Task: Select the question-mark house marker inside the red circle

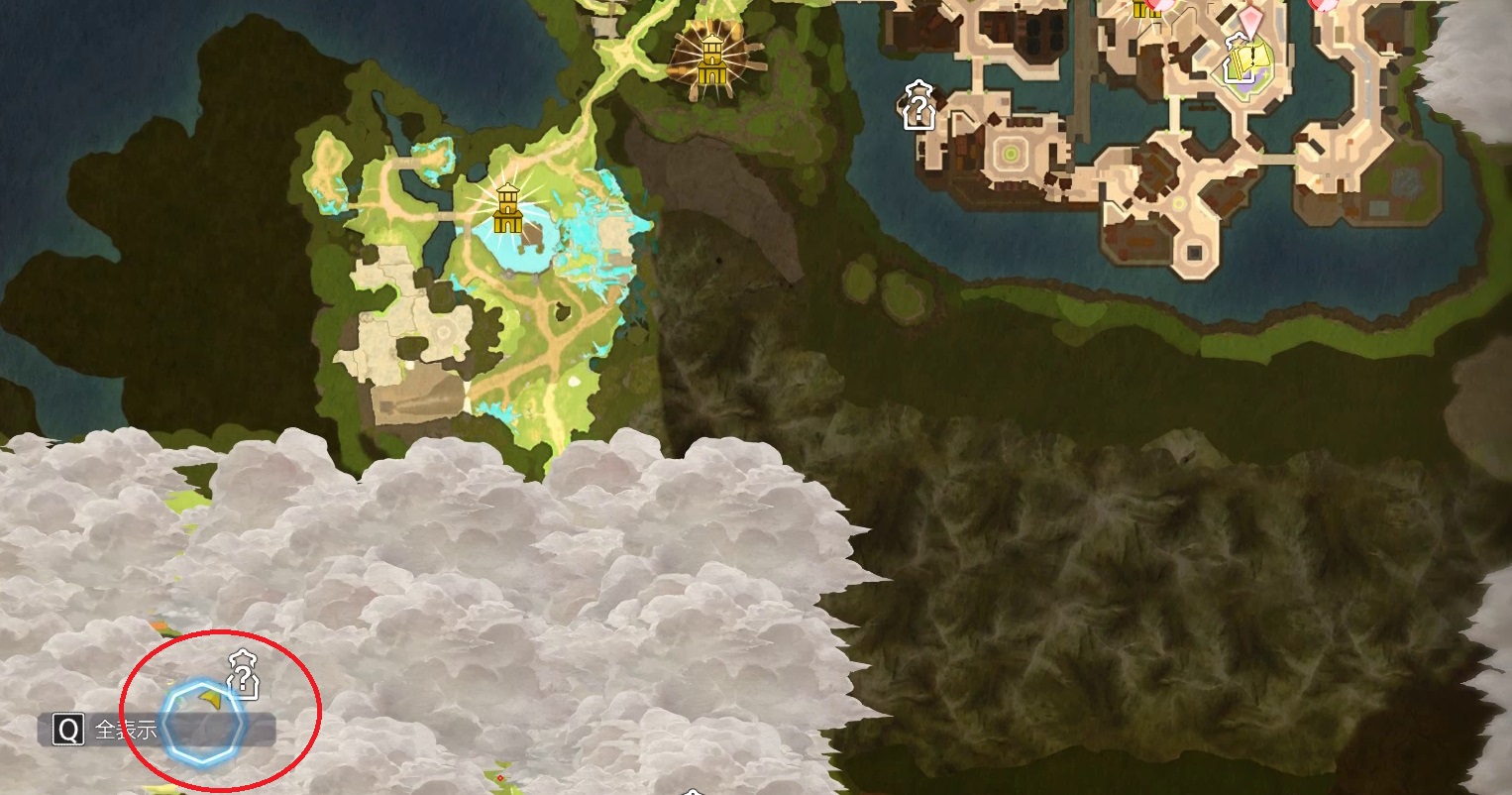Action: tap(243, 675)
